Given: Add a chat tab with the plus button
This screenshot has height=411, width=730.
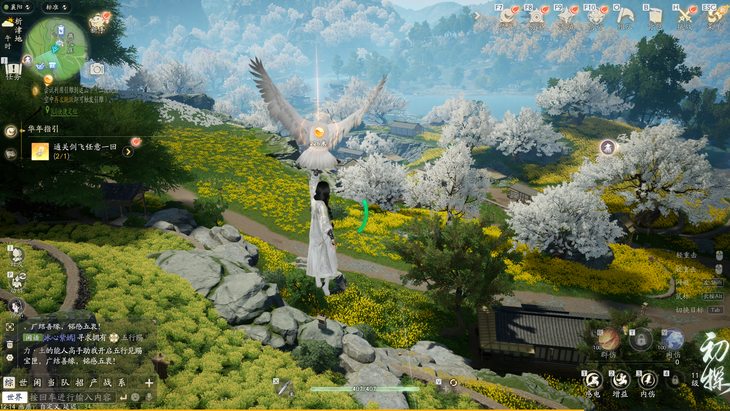Looking at the screenshot, I should coord(149,382).
